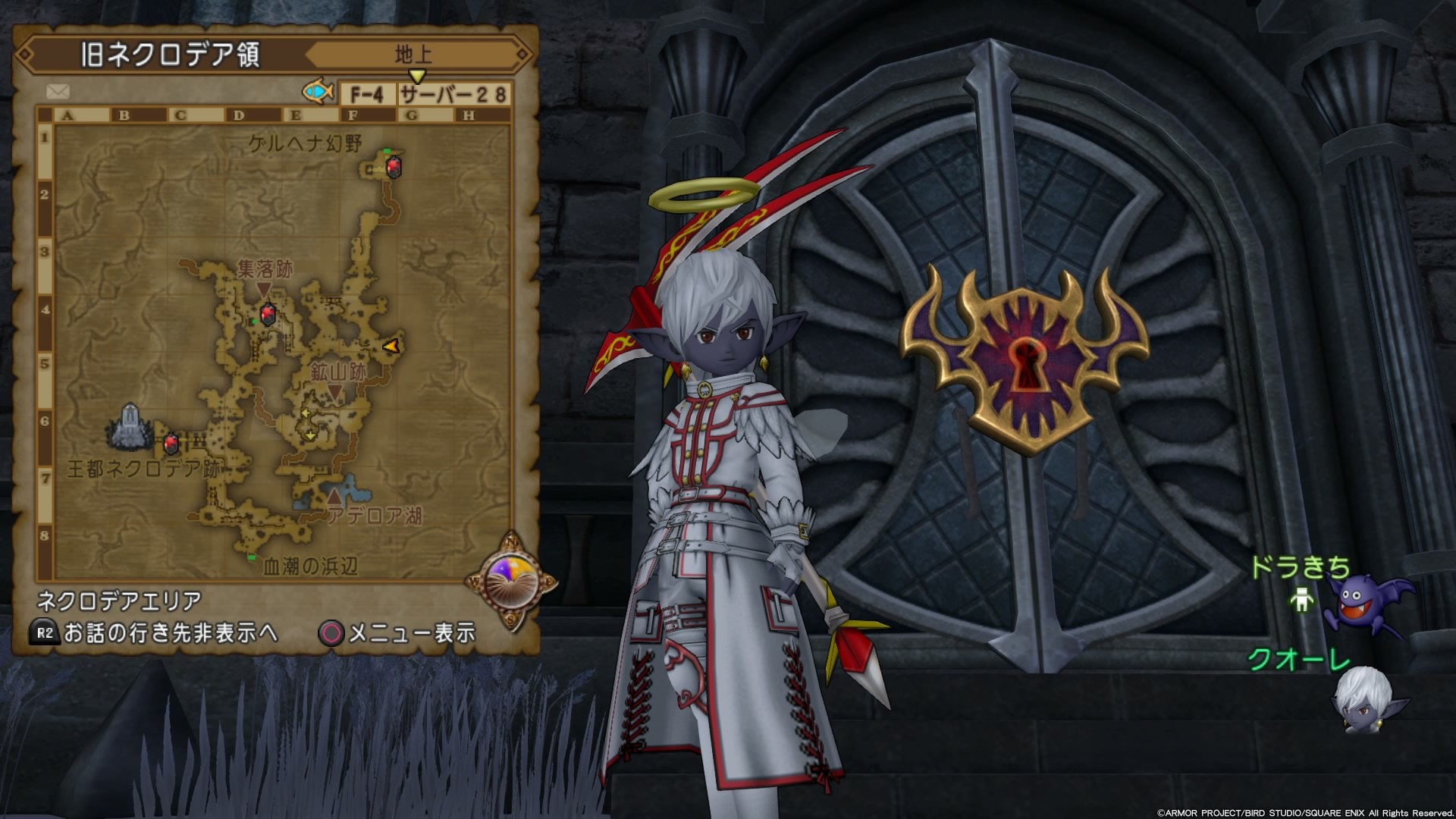The width and height of the screenshot is (1456, 819).
Task: Click the compass rose in the map corner
Action: point(510,581)
